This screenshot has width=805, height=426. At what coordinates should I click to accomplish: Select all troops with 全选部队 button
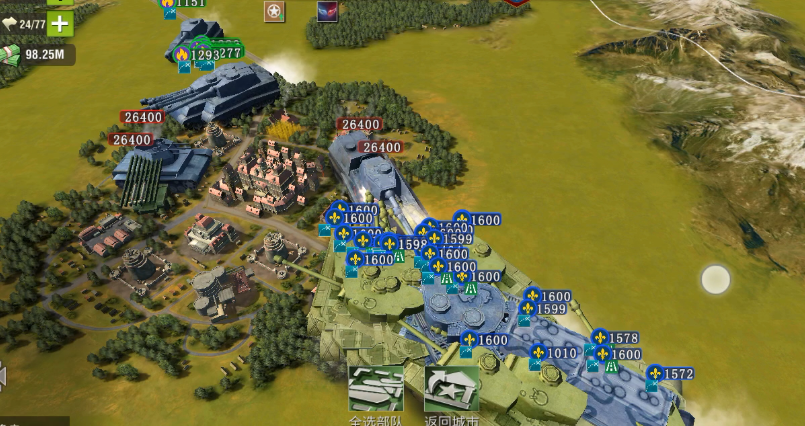coord(375,389)
